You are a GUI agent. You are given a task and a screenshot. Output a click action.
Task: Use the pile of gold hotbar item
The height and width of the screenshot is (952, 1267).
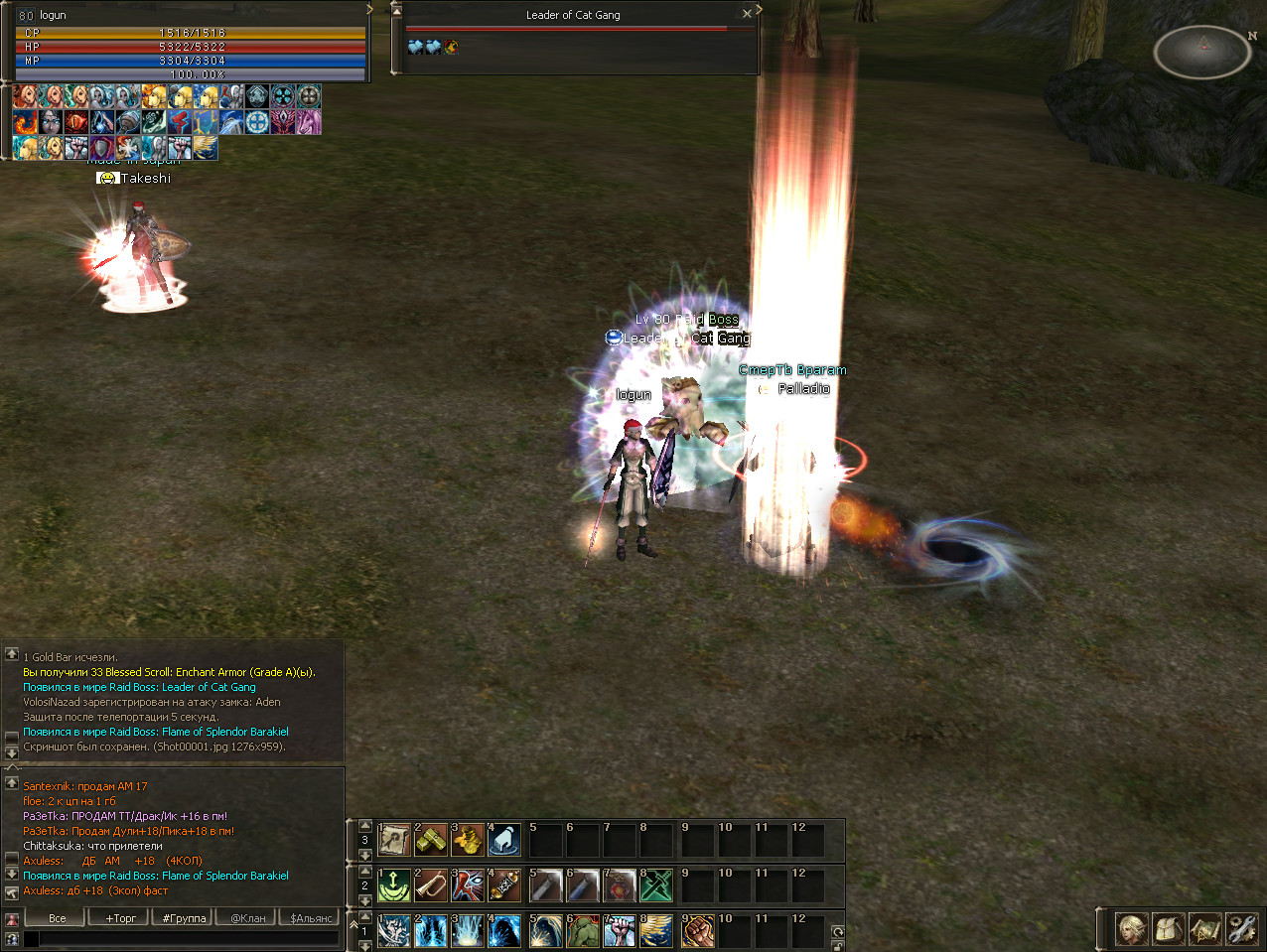468,841
